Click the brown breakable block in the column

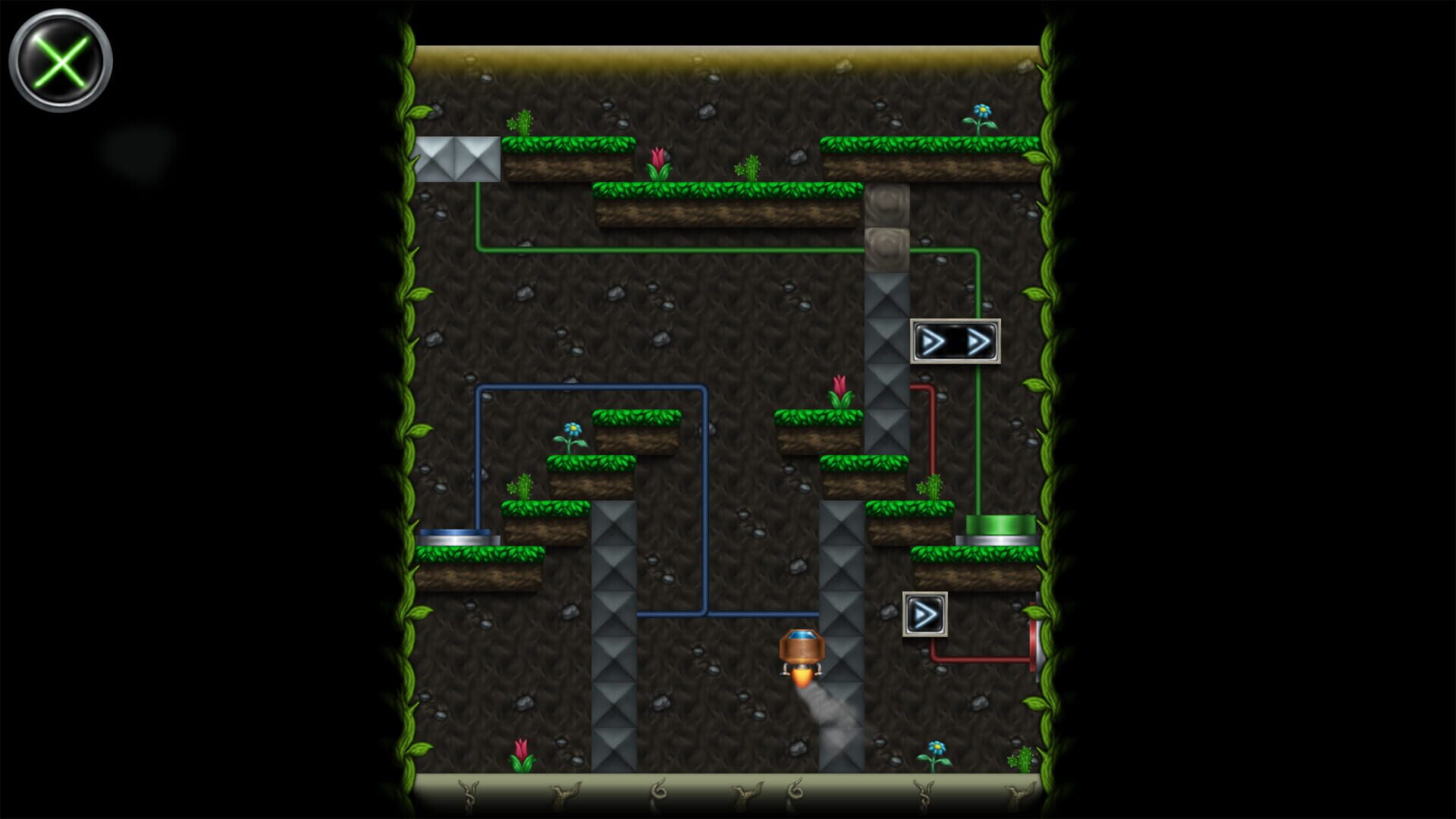[886, 205]
